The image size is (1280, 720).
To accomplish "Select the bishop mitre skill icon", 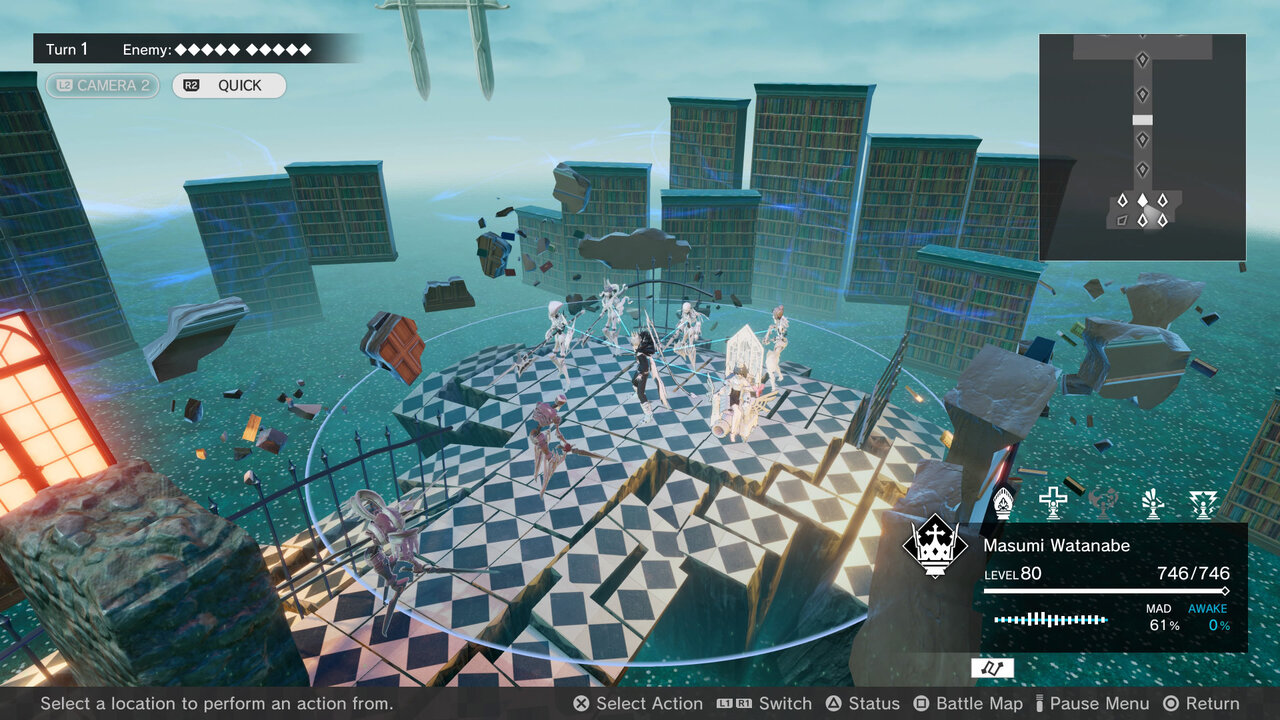I will coord(1003,501).
